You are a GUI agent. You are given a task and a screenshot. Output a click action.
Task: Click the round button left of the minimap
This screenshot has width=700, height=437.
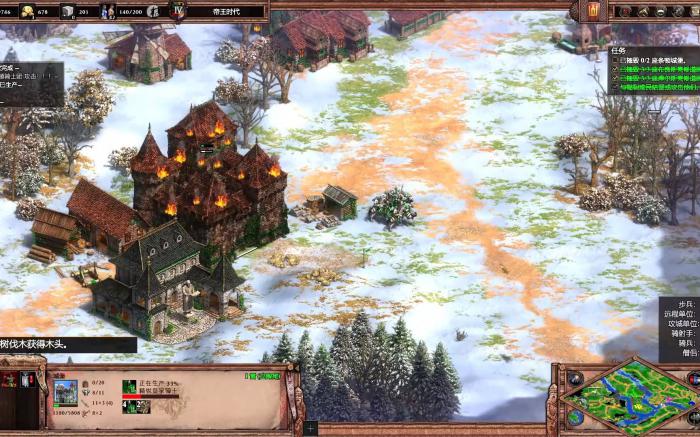coord(575,380)
